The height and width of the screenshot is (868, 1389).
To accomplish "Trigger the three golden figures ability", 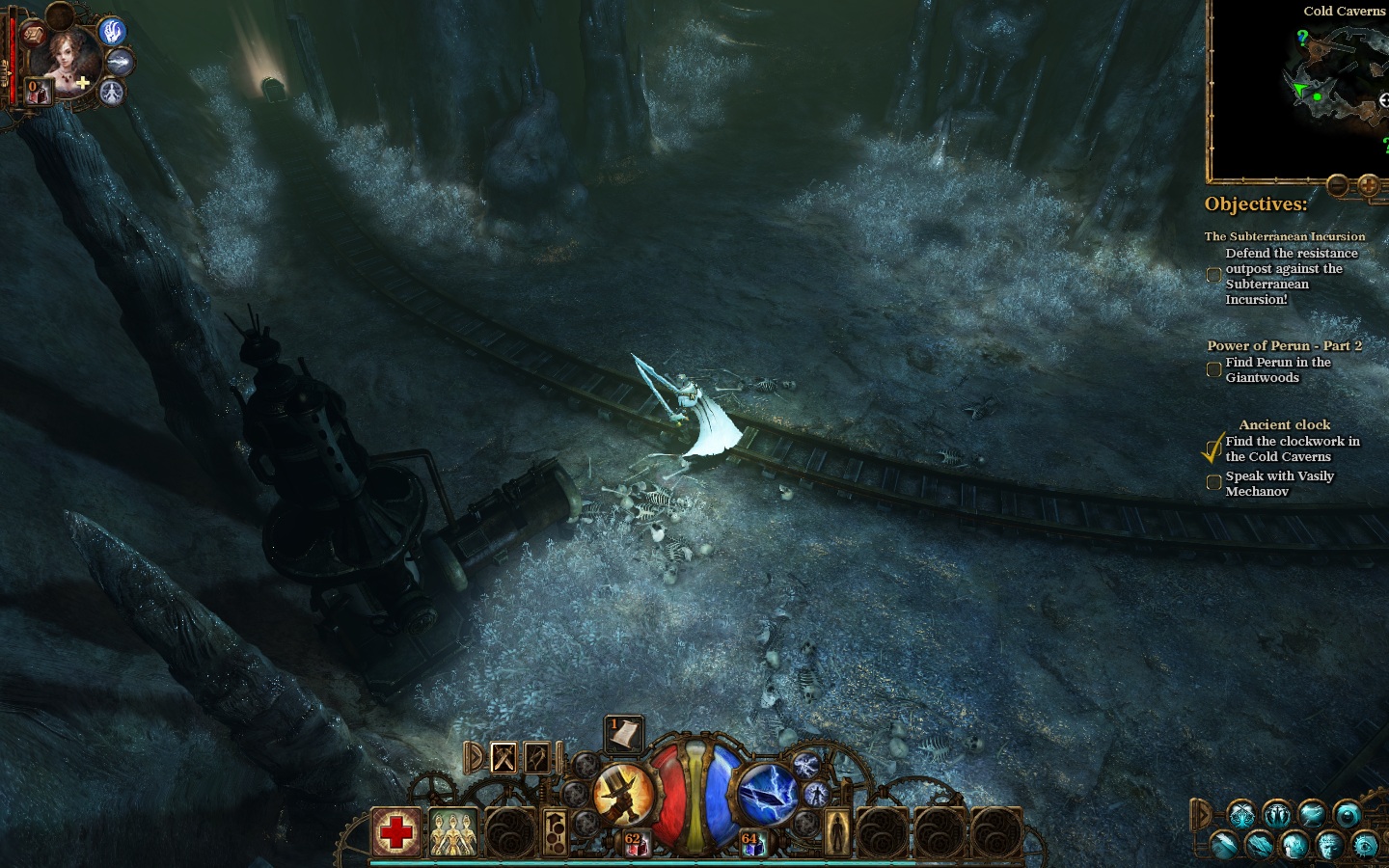I will tap(452, 831).
